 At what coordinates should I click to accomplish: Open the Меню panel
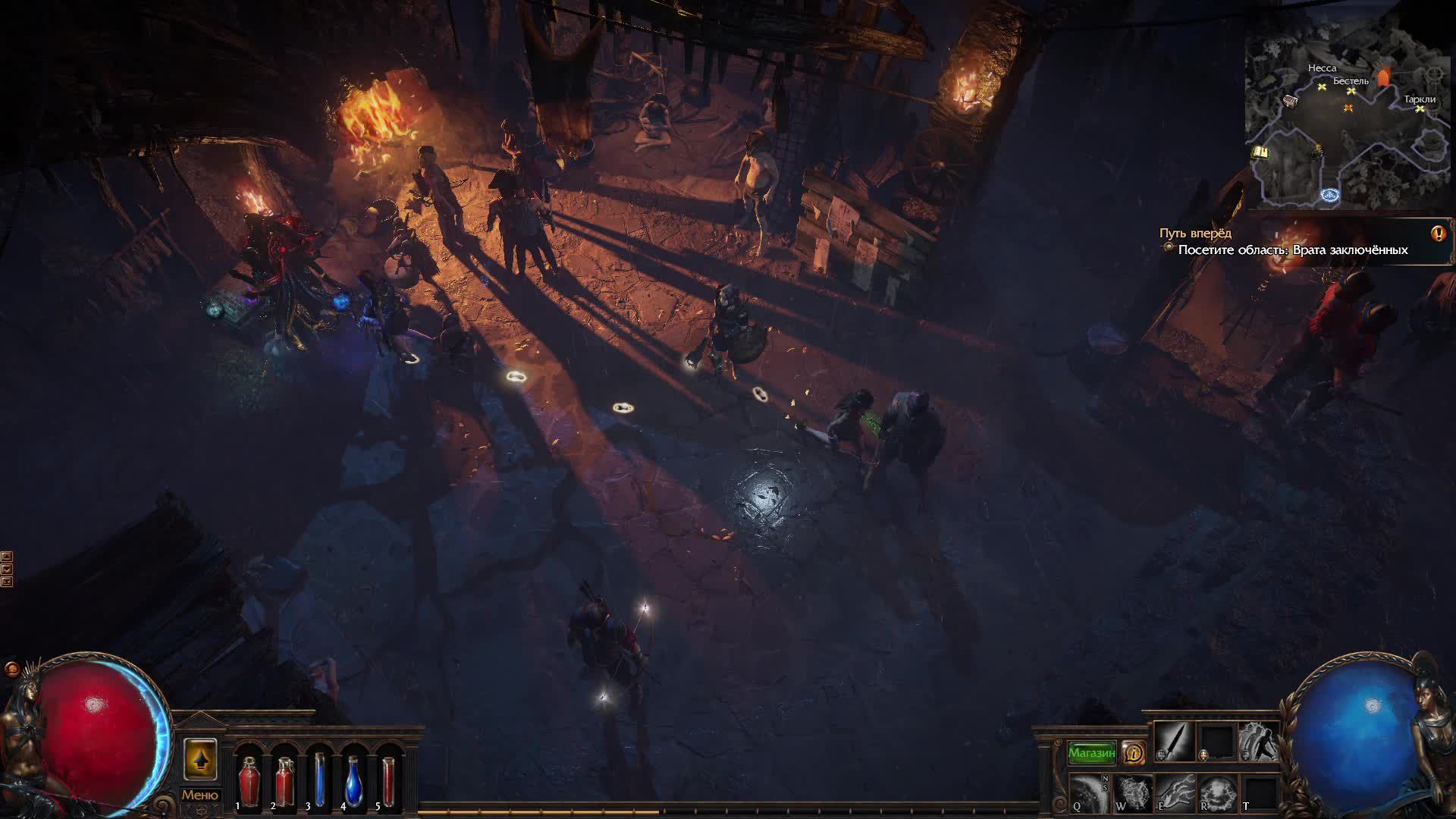pos(199,795)
